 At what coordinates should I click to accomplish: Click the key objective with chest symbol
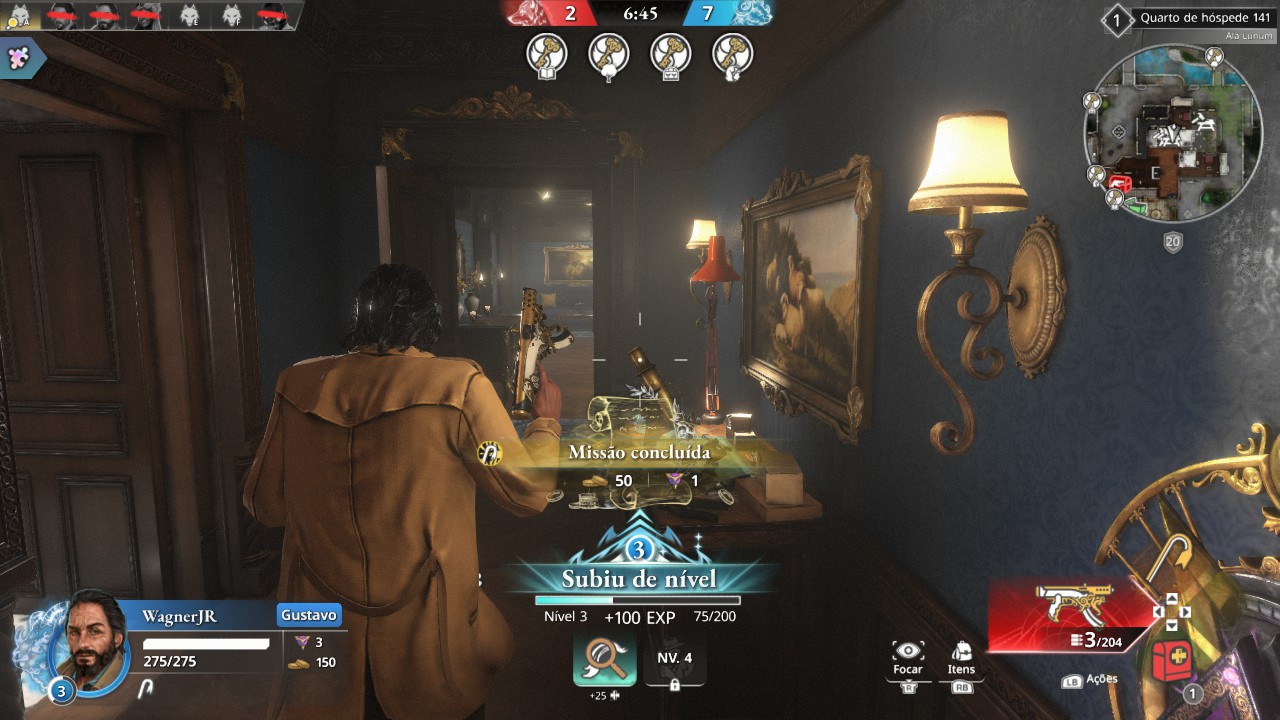click(671, 54)
